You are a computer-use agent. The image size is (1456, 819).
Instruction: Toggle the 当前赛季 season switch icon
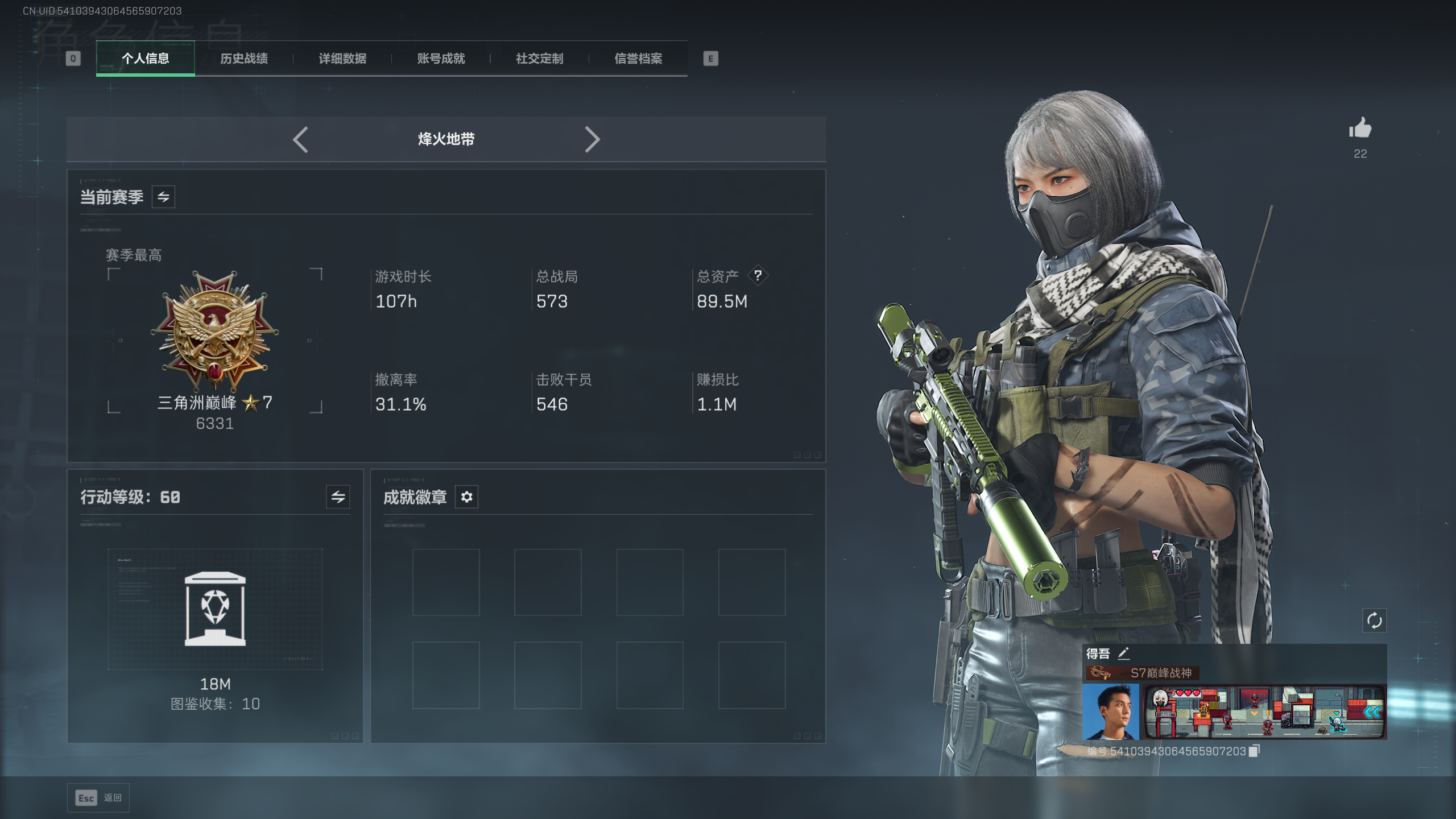pyautogui.click(x=163, y=197)
